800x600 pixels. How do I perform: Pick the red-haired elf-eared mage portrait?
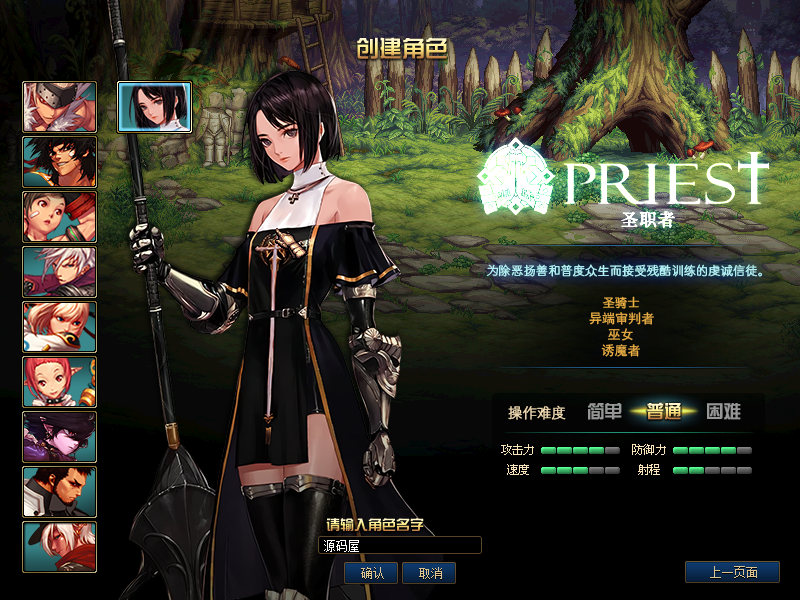point(60,382)
